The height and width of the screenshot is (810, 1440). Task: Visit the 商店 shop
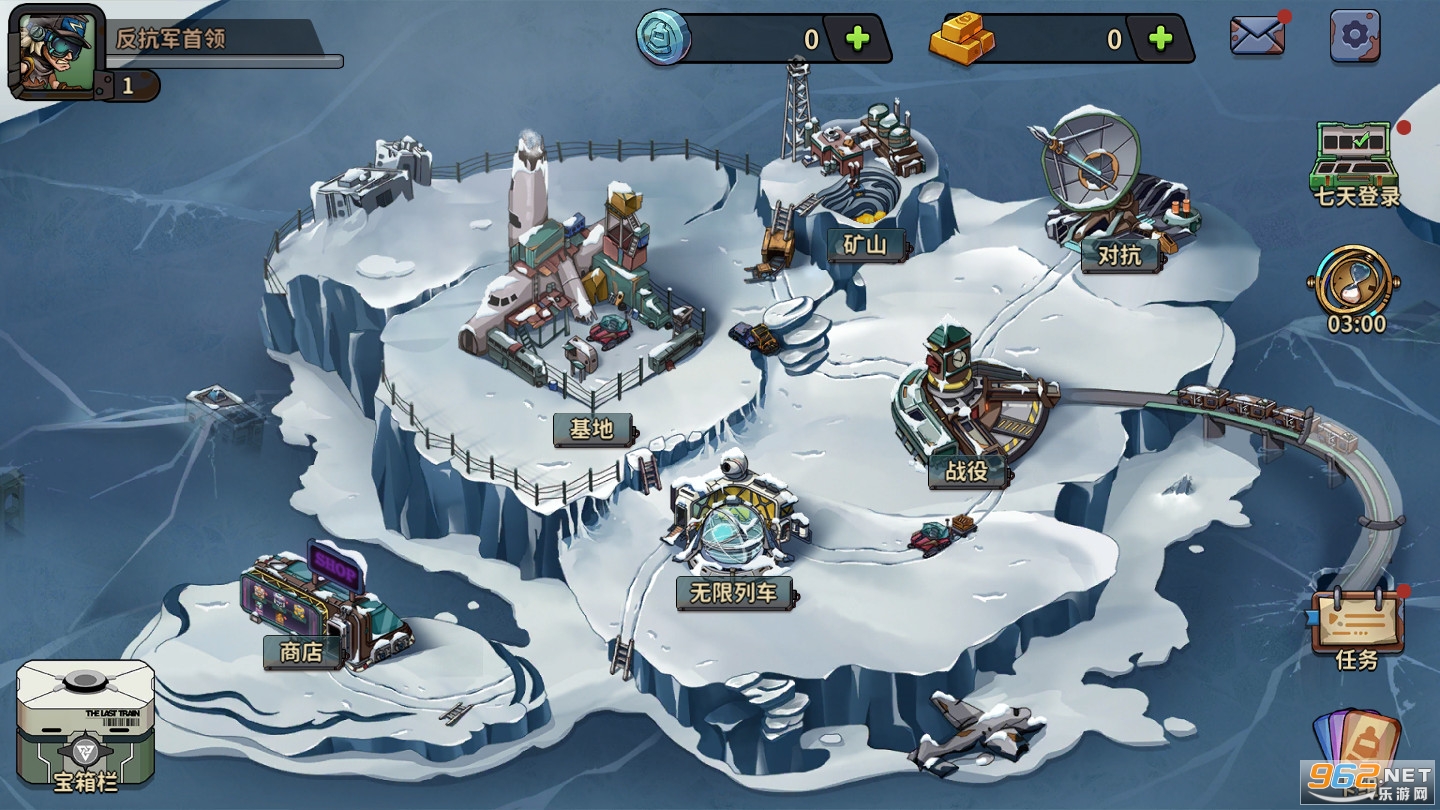pos(301,652)
